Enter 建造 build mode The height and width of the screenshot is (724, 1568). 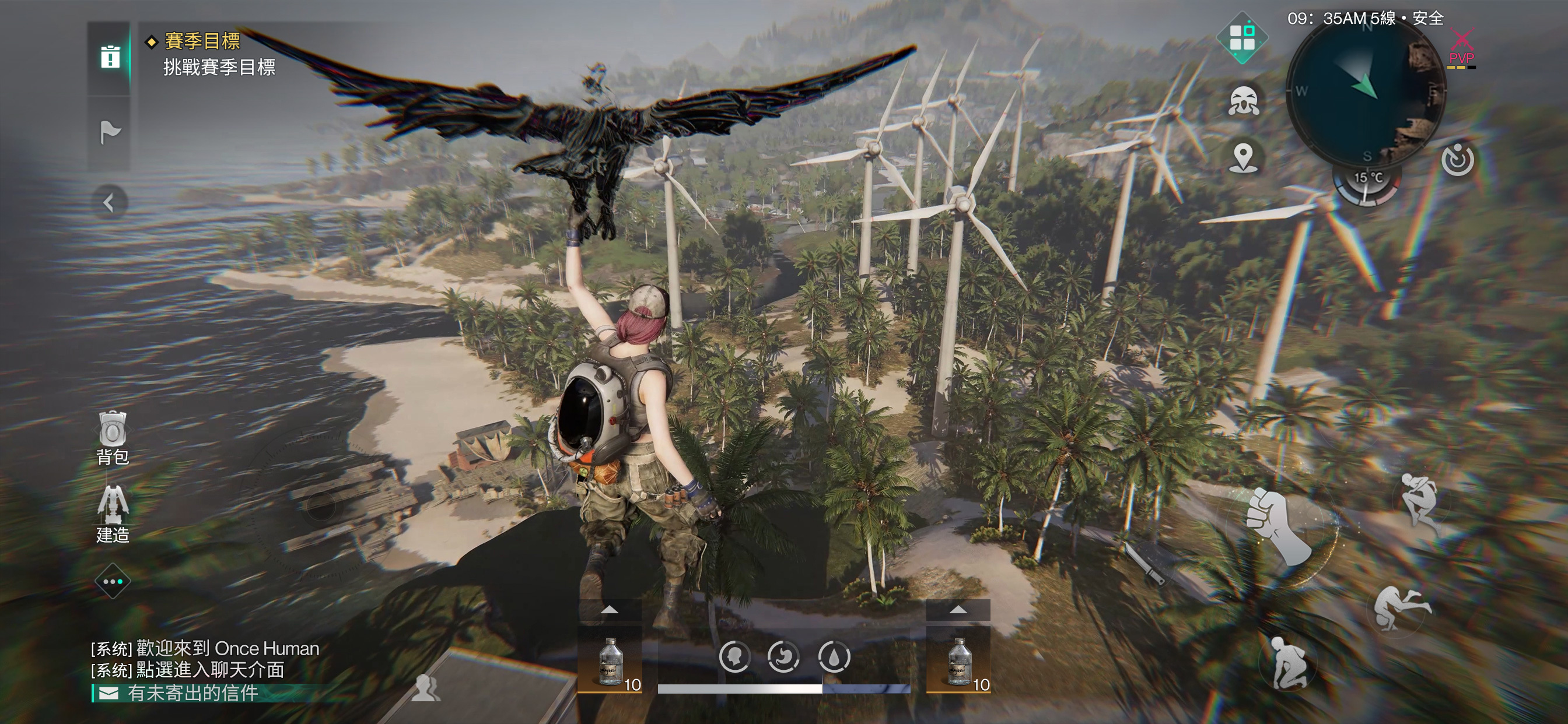(113, 515)
